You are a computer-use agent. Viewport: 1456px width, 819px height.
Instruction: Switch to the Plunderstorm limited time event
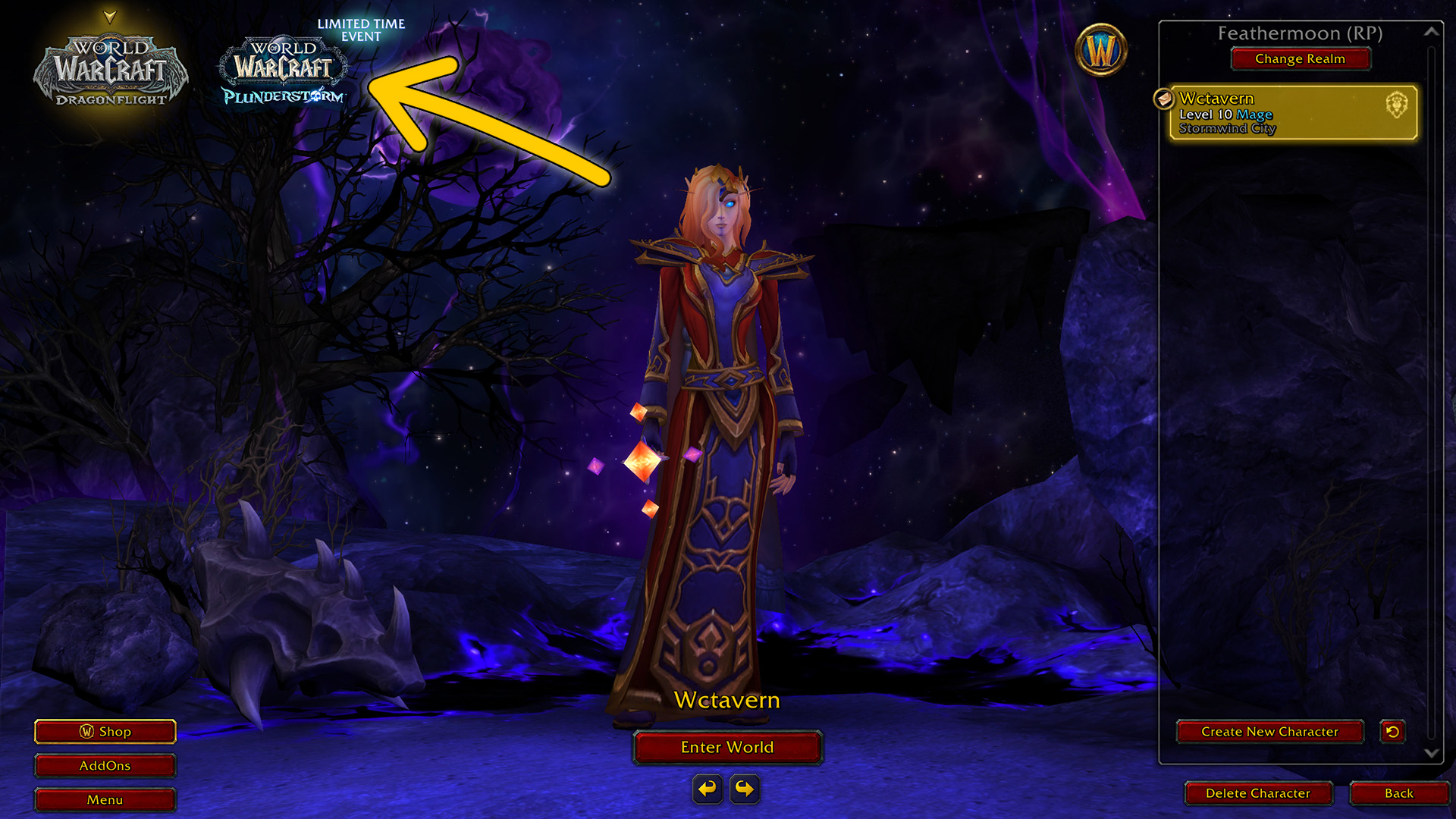click(284, 70)
